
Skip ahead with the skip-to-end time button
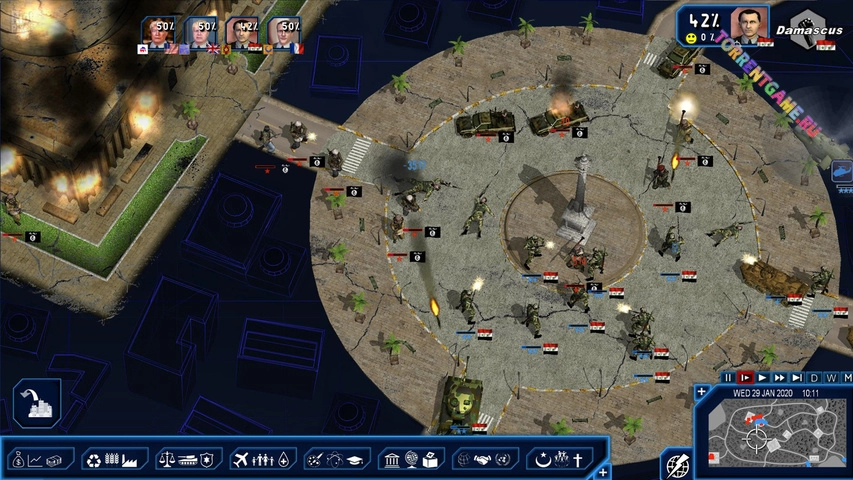click(x=796, y=378)
